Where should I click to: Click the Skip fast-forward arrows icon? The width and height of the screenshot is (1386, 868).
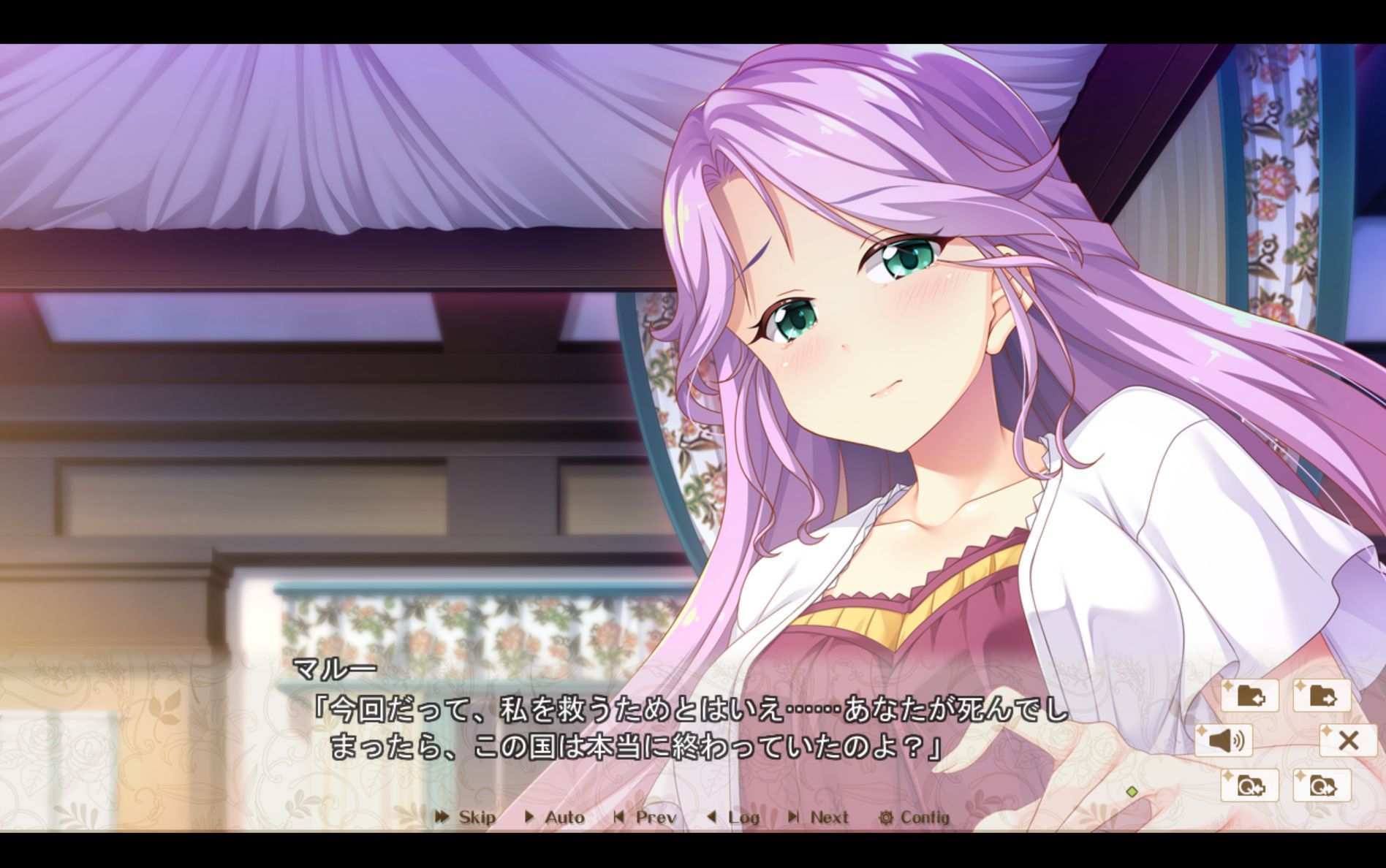point(442,818)
